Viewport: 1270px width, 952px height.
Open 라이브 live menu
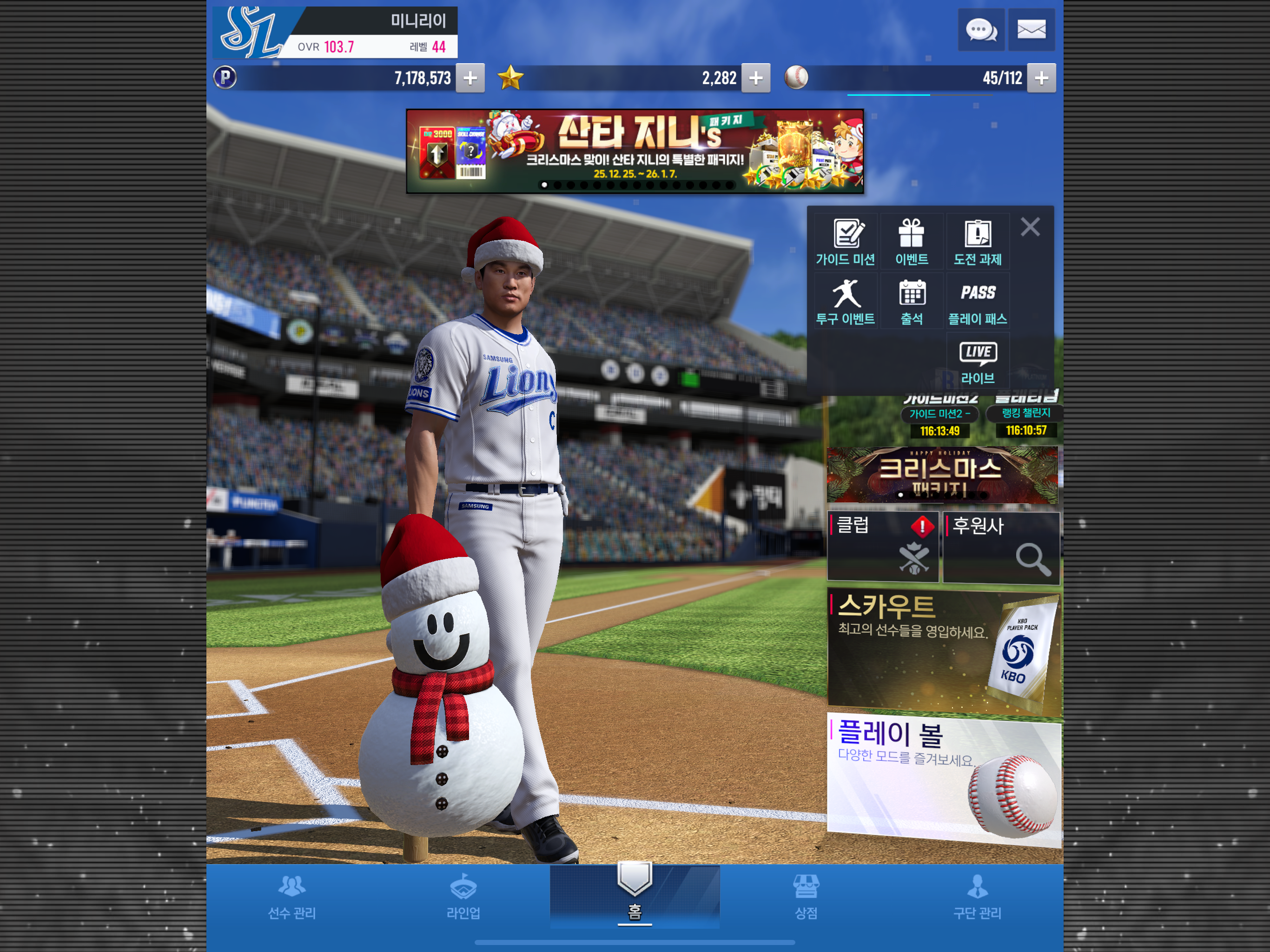click(x=977, y=362)
